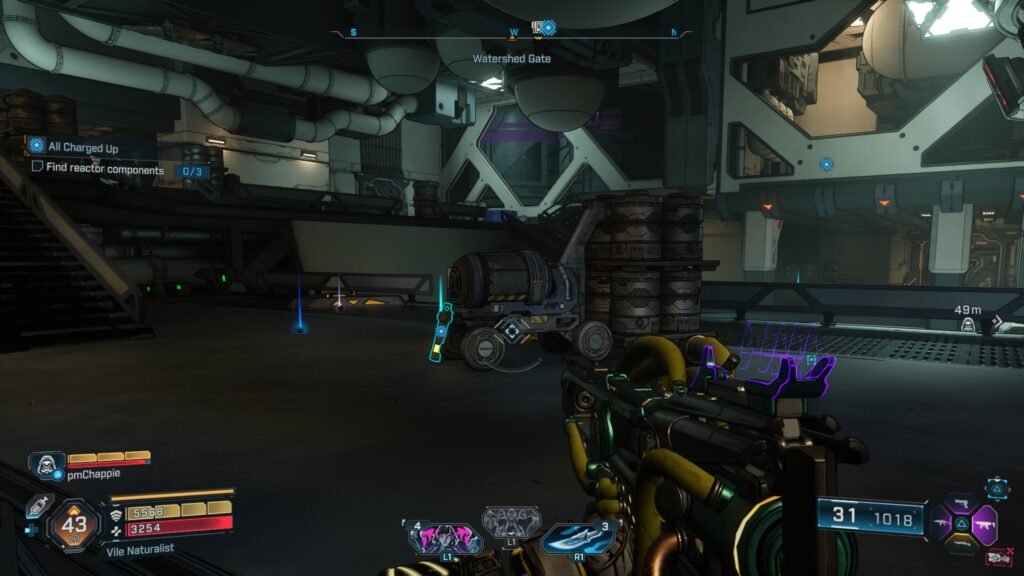Tick the Find reactor components objective checkbox

pyautogui.click(x=37, y=170)
